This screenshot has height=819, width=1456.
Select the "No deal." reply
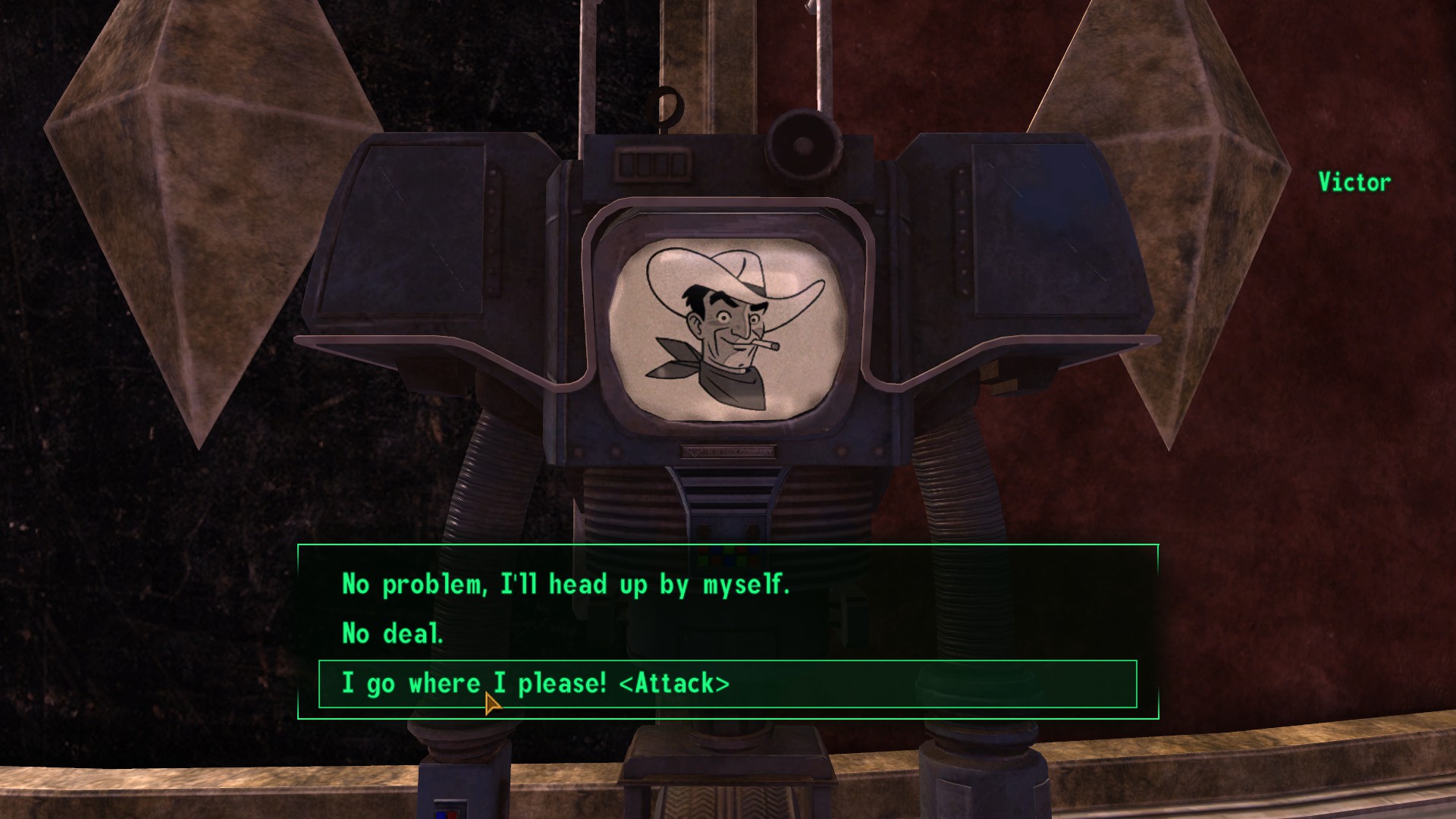392,634
